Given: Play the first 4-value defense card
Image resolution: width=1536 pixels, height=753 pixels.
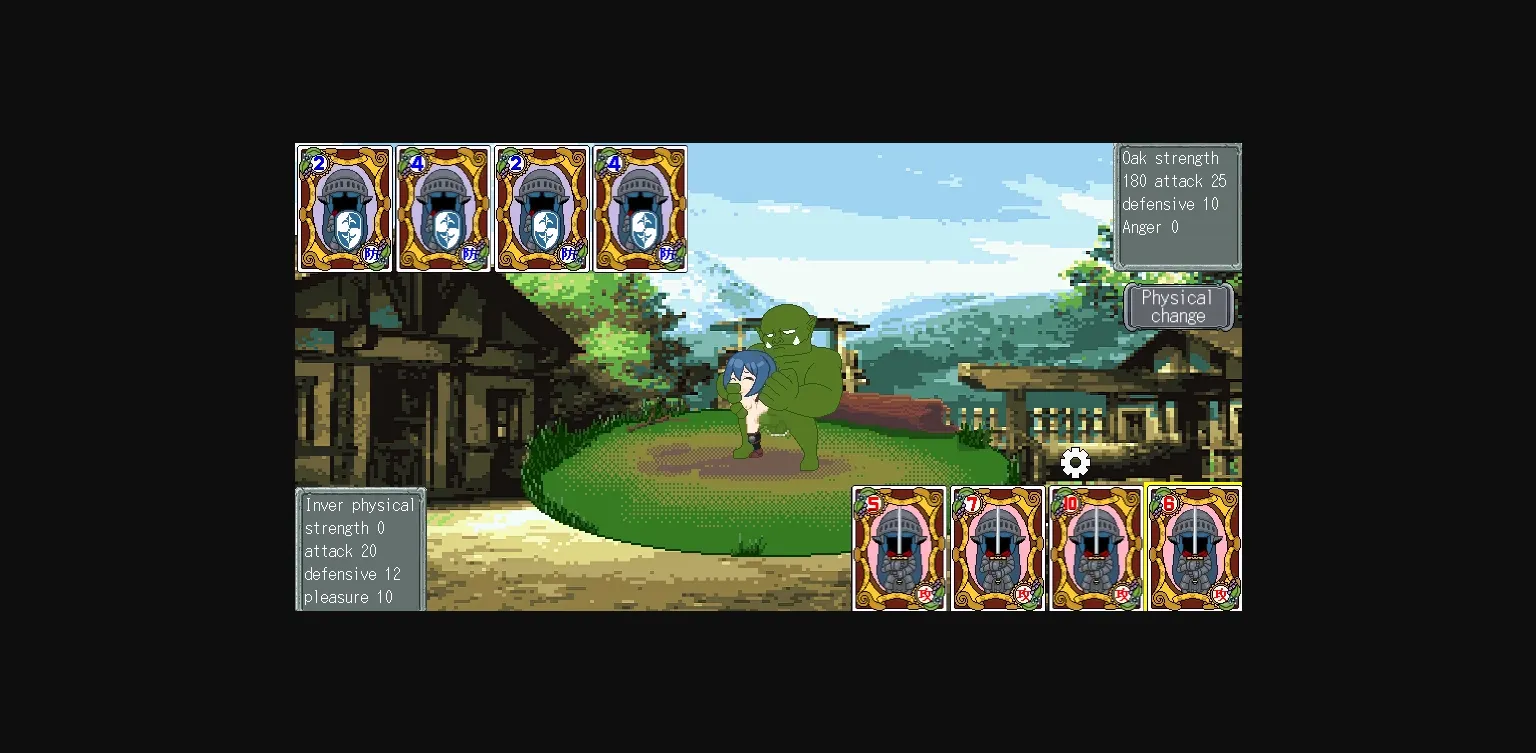Looking at the screenshot, I should coord(443,208).
